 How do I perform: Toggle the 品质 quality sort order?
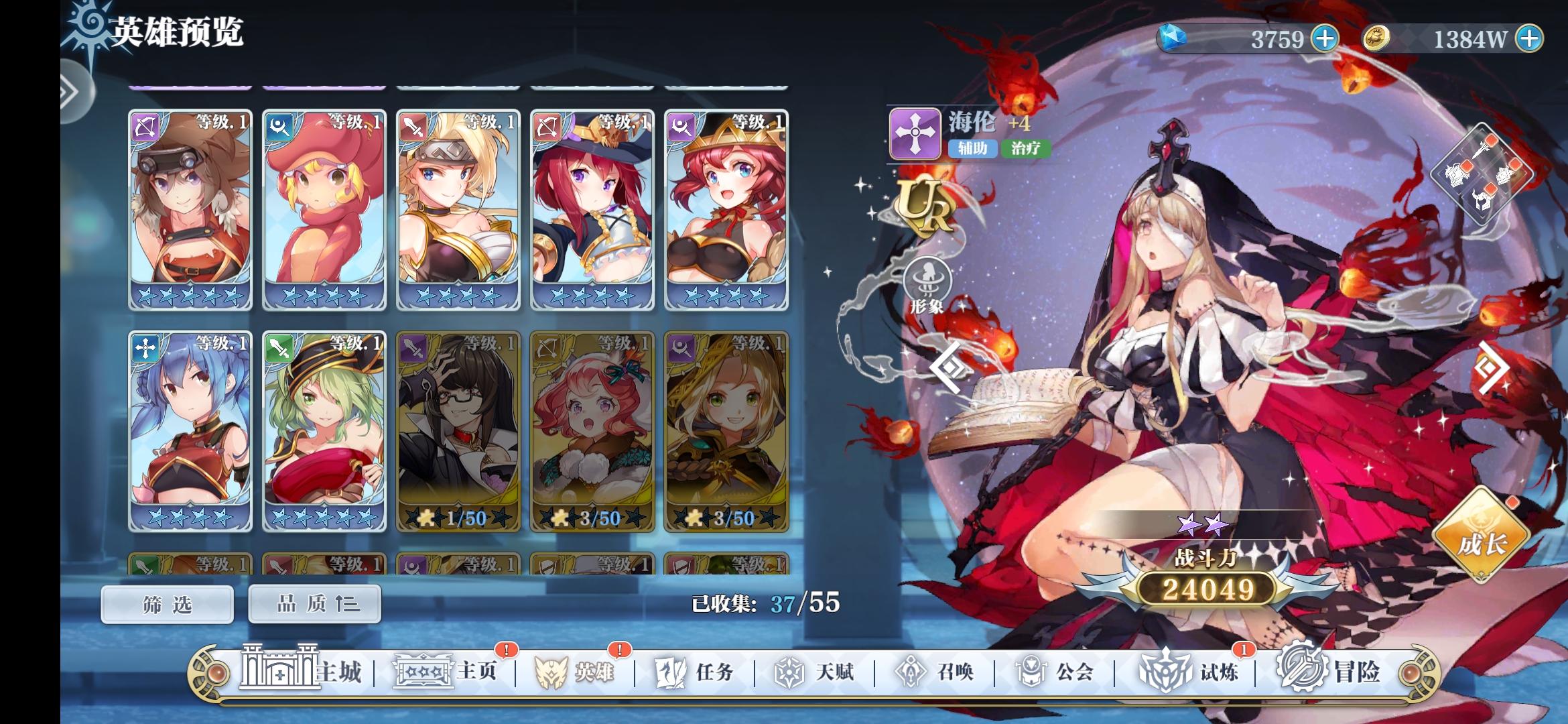(x=314, y=603)
